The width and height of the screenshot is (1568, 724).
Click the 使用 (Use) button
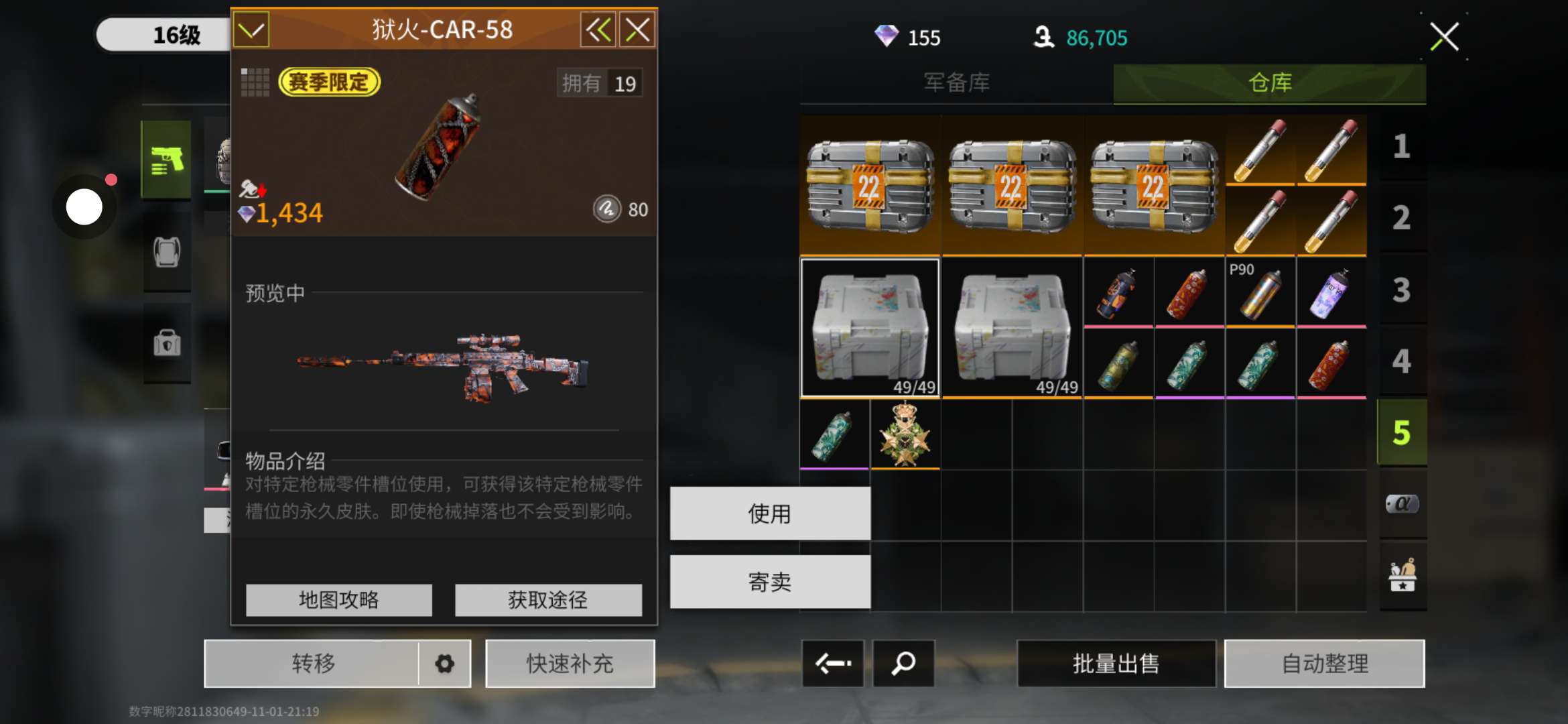pyautogui.click(x=770, y=514)
